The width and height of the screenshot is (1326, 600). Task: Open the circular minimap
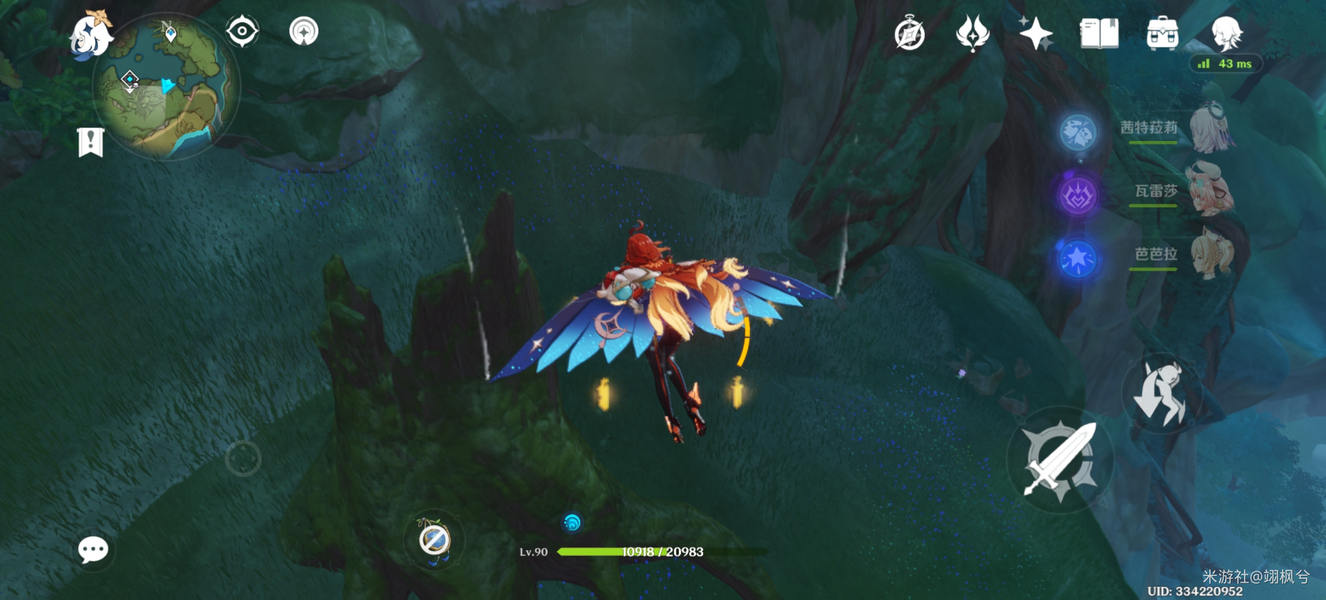pyautogui.click(x=166, y=90)
